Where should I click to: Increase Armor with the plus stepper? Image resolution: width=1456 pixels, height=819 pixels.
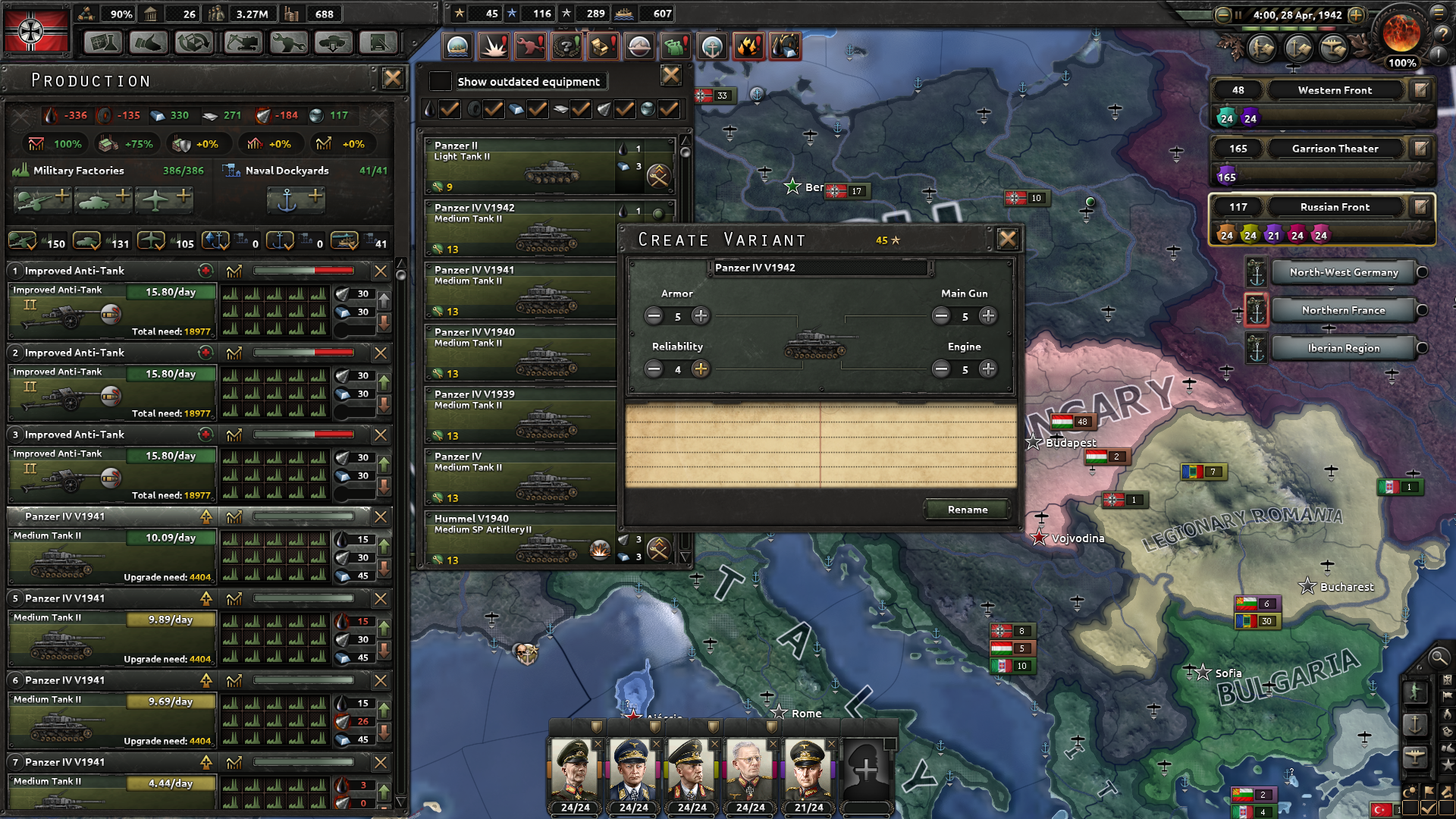point(700,316)
